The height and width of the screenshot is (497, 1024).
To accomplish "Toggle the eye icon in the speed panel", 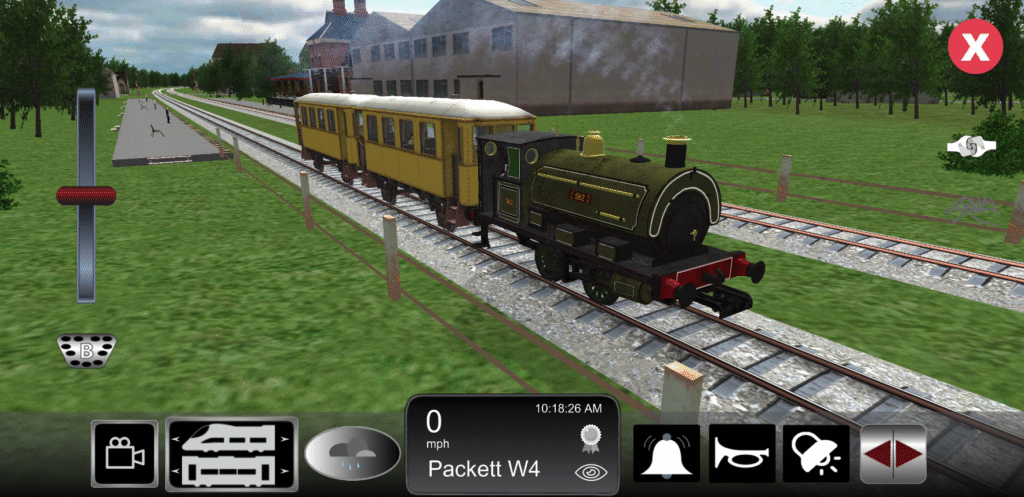I will tap(588, 472).
